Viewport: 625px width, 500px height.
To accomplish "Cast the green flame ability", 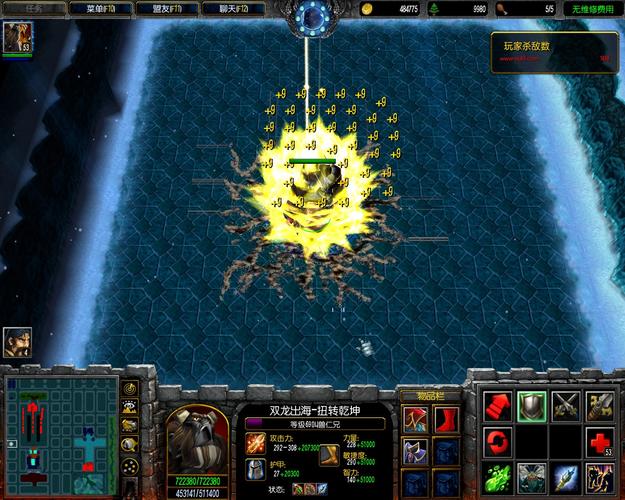I will click(x=497, y=476).
